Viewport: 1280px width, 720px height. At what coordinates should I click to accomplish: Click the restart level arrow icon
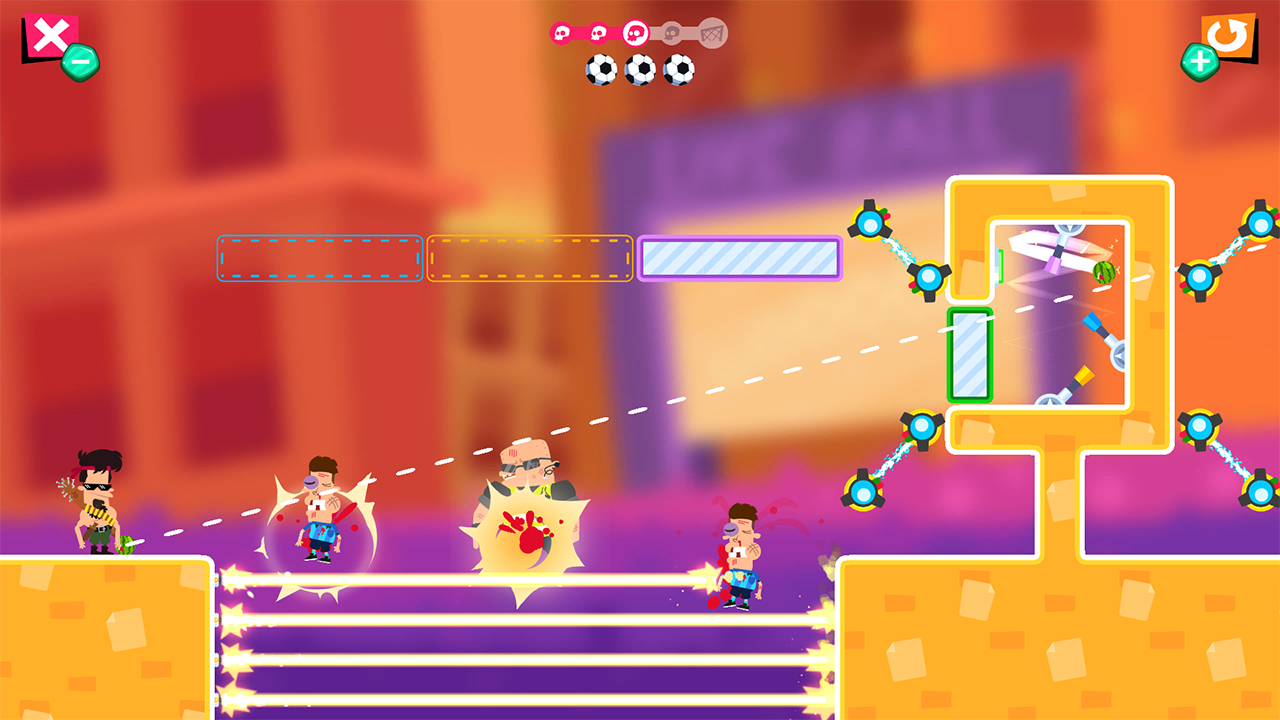point(1228,36)
